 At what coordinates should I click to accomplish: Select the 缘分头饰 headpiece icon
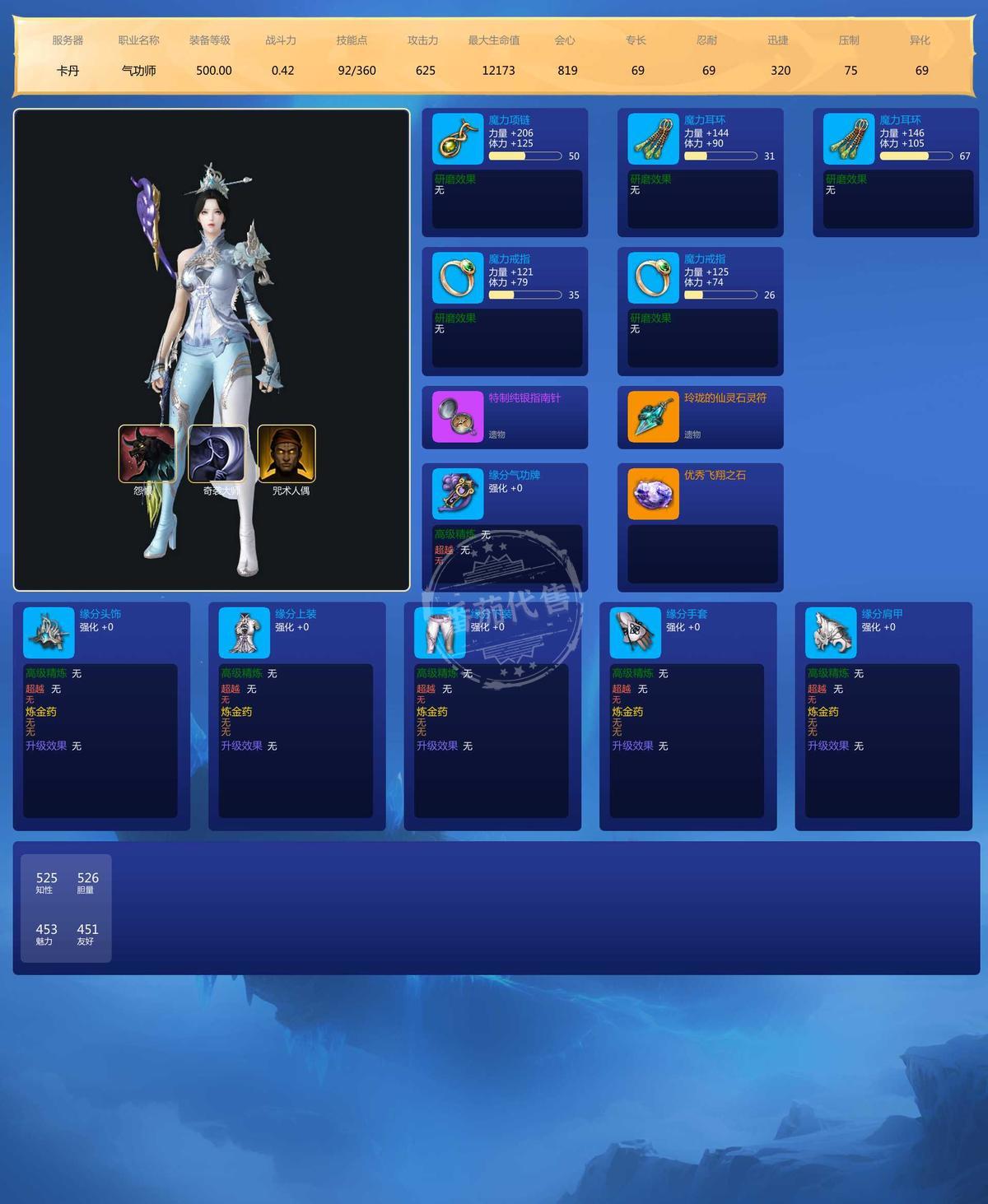click(49, 633)
